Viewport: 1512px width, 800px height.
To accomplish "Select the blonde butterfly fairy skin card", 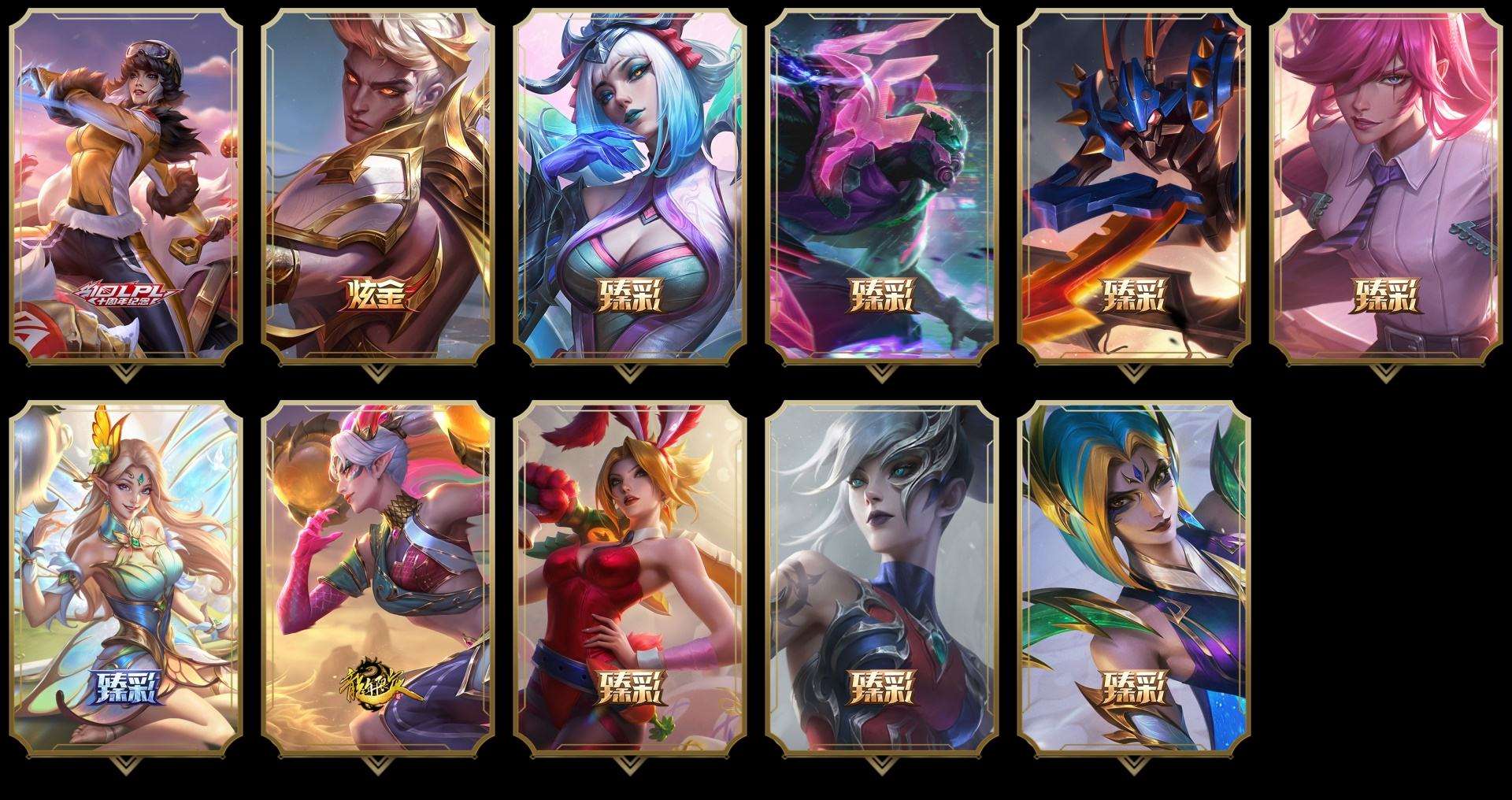I will [x=126, y=579].
